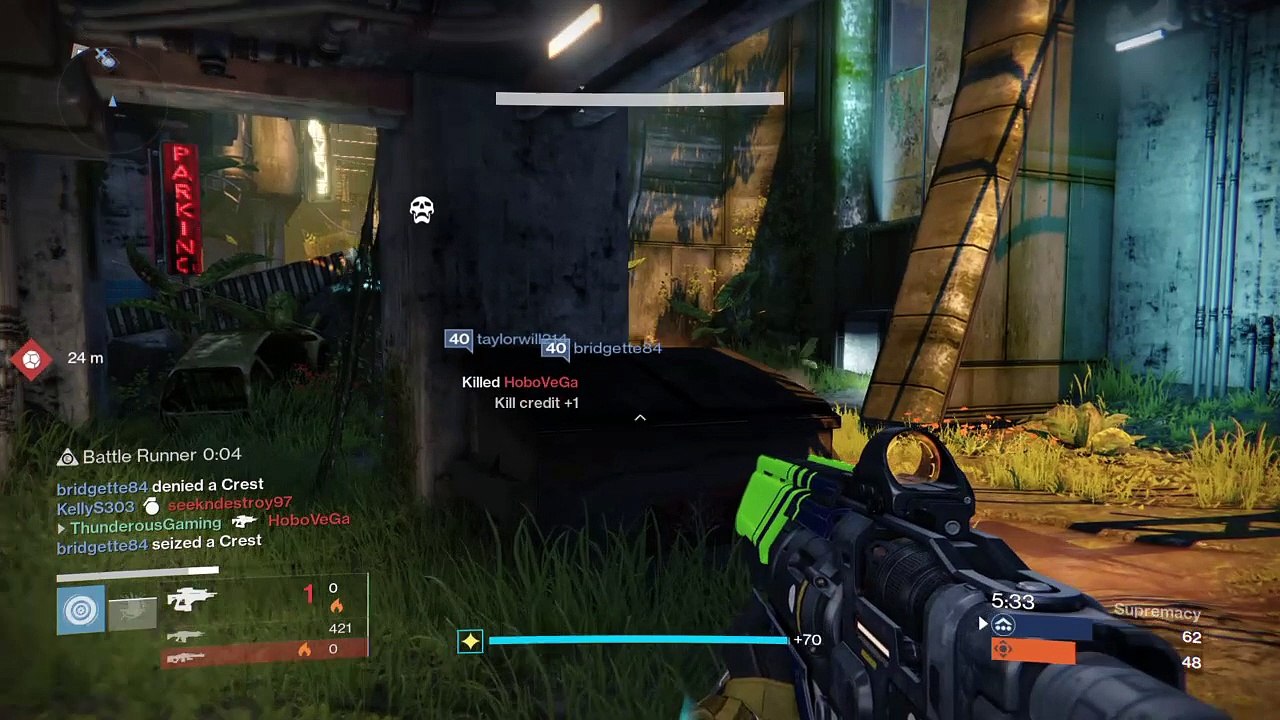The image size is (1280, 720).
Task: Select the equipped primary weapon icon
Action: (x=192, y=599)
